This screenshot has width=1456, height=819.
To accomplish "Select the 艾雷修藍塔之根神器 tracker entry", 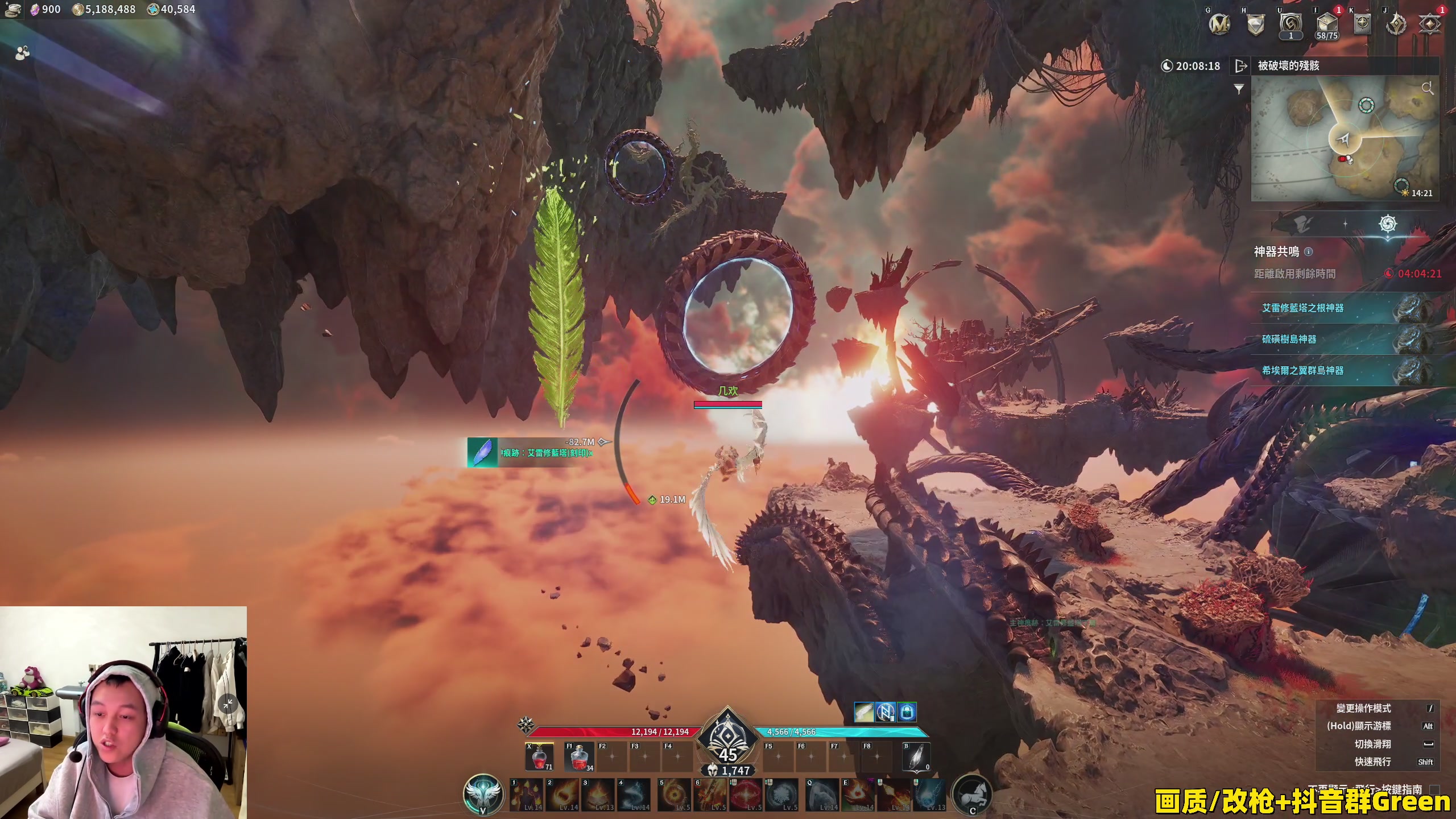I will pos(1302,308).
